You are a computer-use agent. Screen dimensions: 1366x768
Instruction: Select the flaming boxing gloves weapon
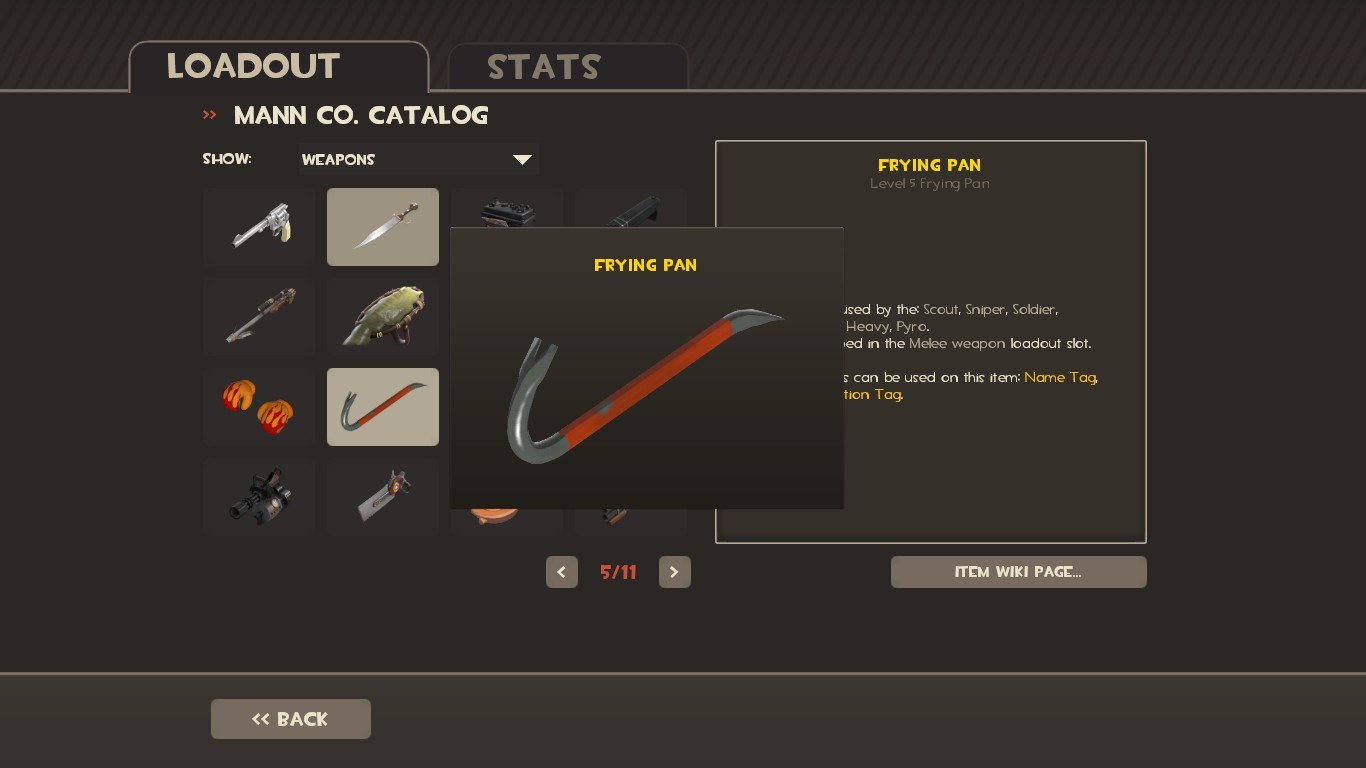point(258,407)
